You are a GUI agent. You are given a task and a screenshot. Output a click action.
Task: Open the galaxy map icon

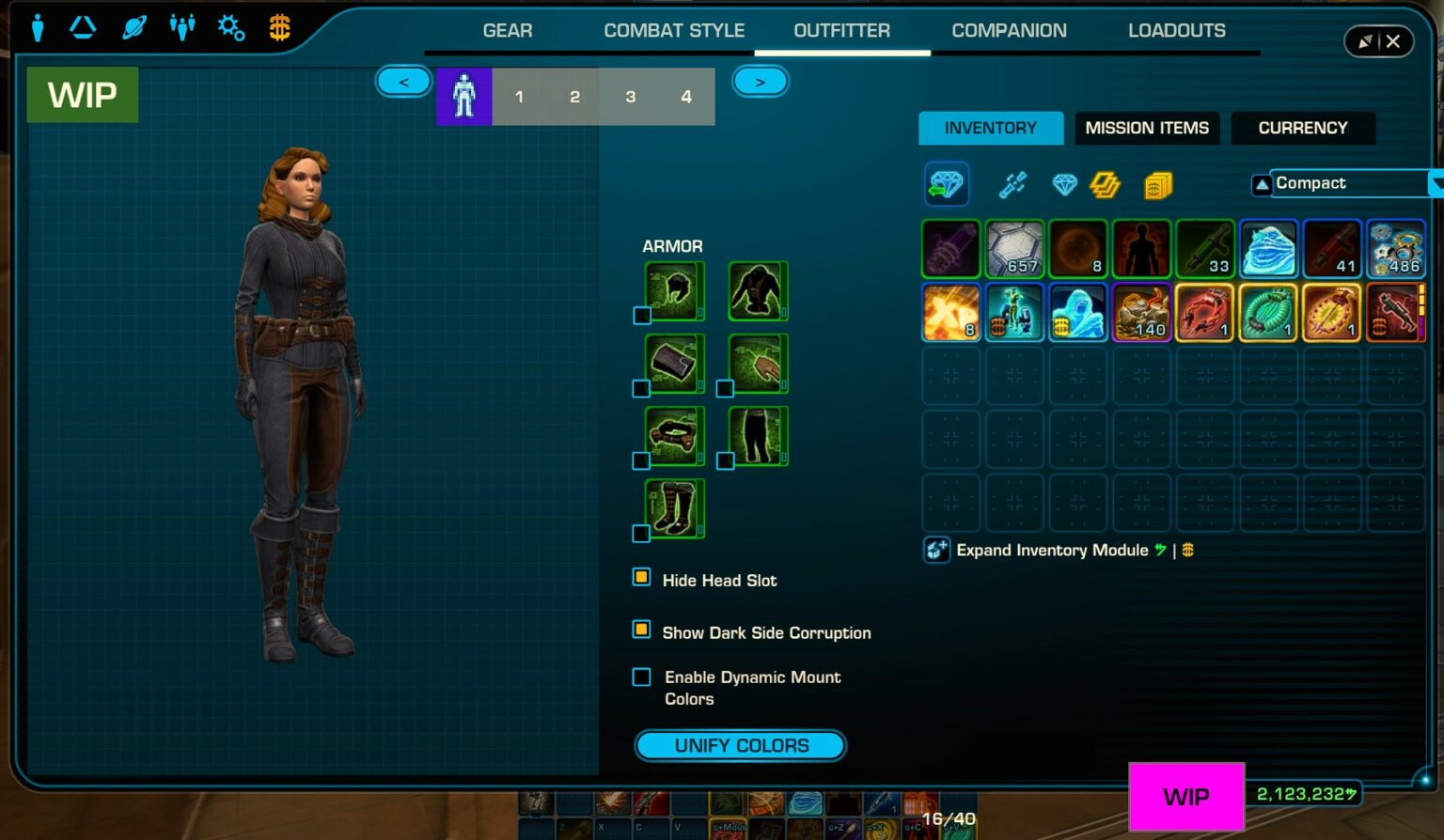pyautogui.click(x=133, y=27)
